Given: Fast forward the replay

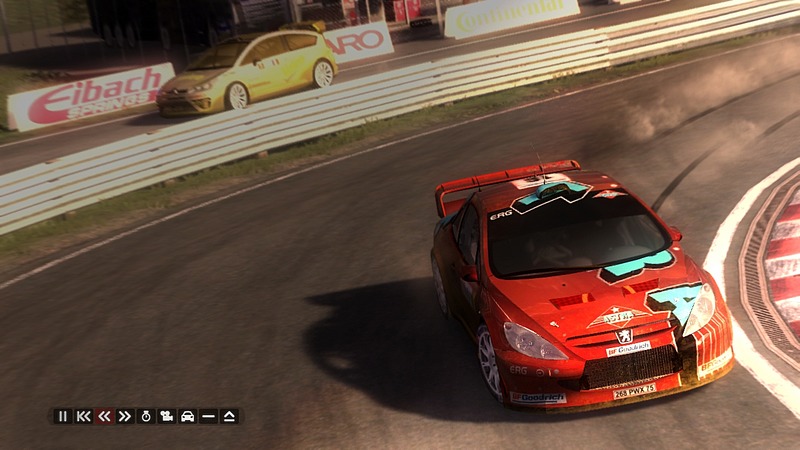Looking at the screenshot, I should coord(125,416).
